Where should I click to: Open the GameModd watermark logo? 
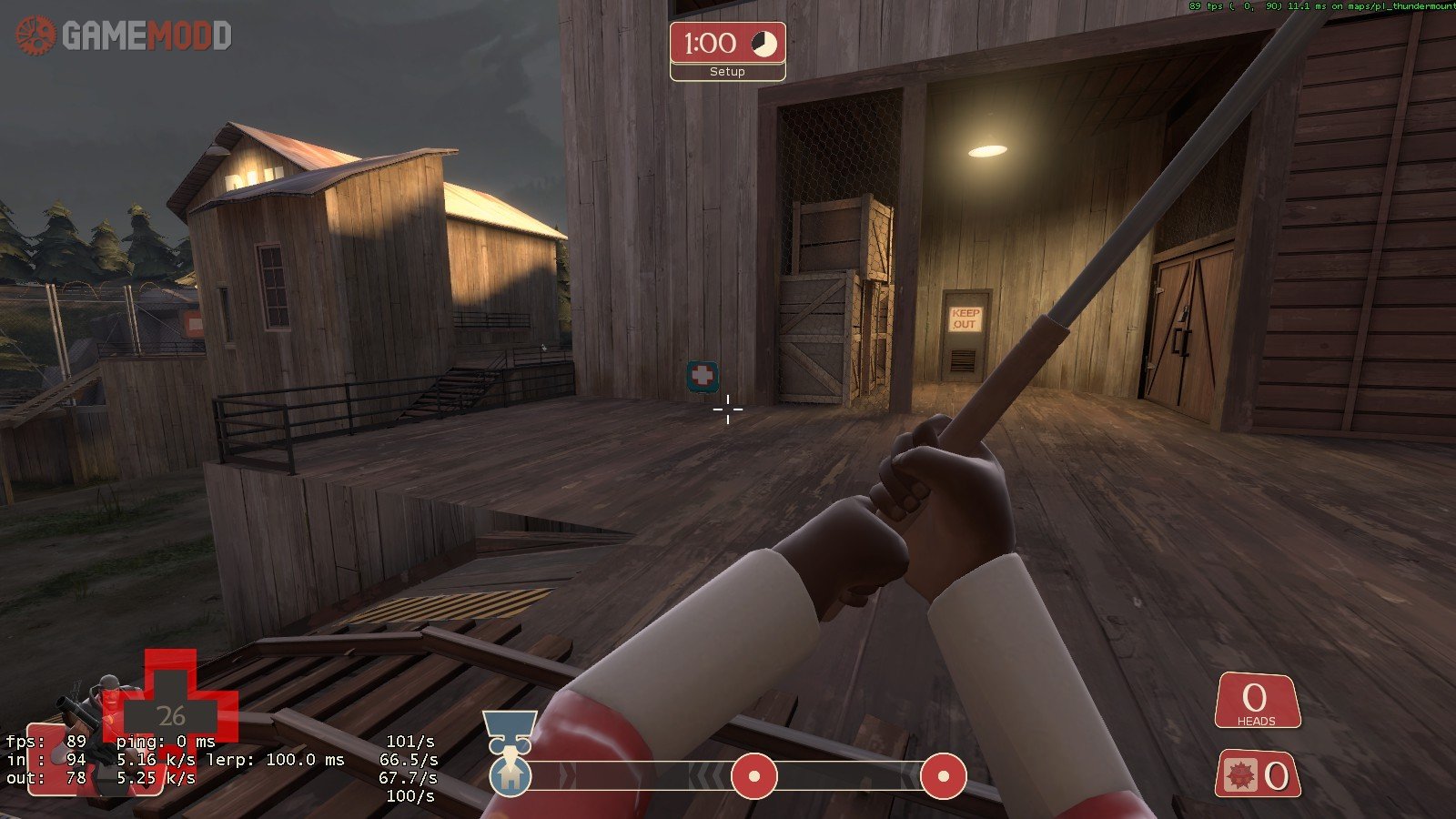click(x=124, y=35)
